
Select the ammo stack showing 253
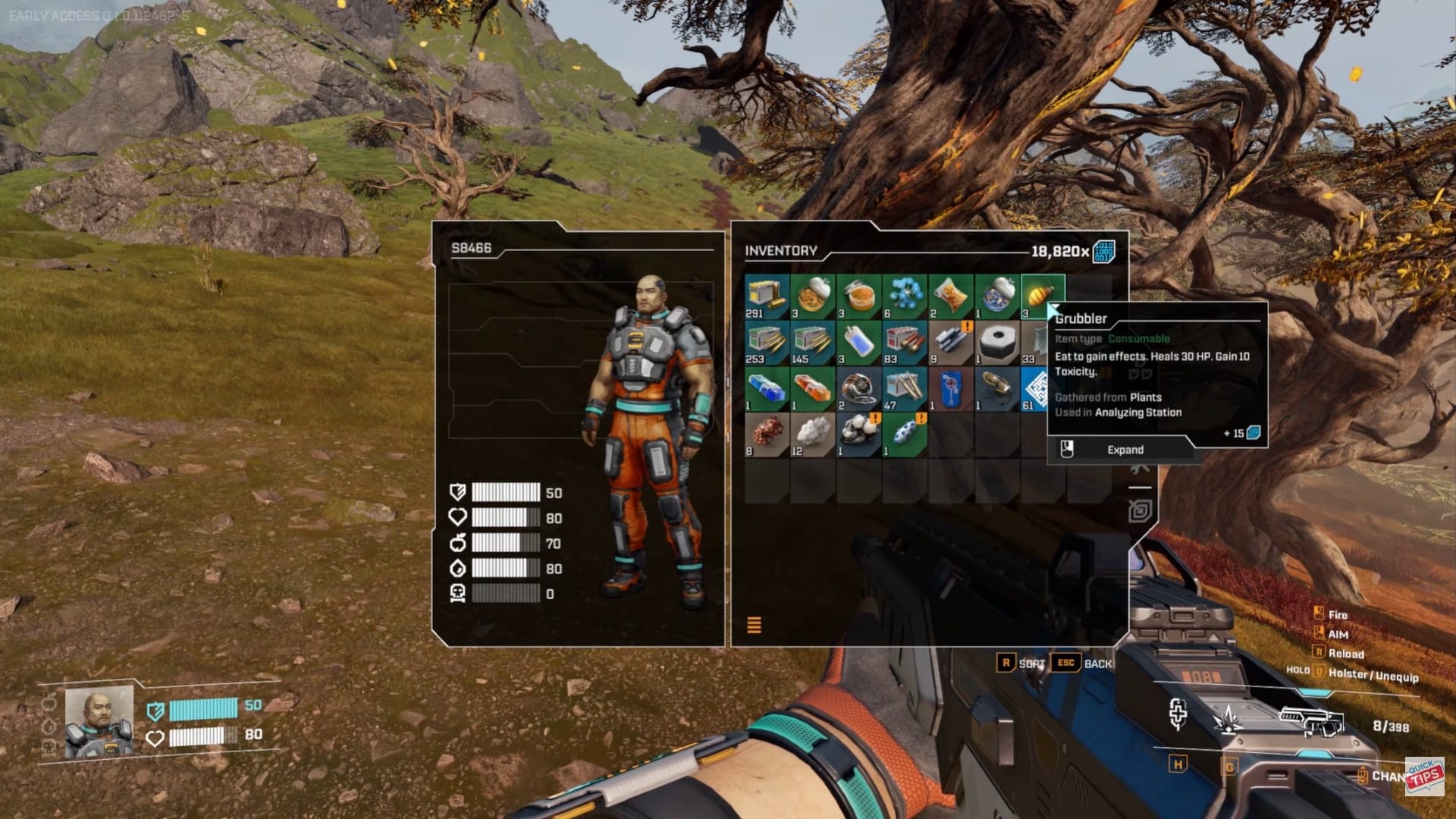click(x=767, y=343)
